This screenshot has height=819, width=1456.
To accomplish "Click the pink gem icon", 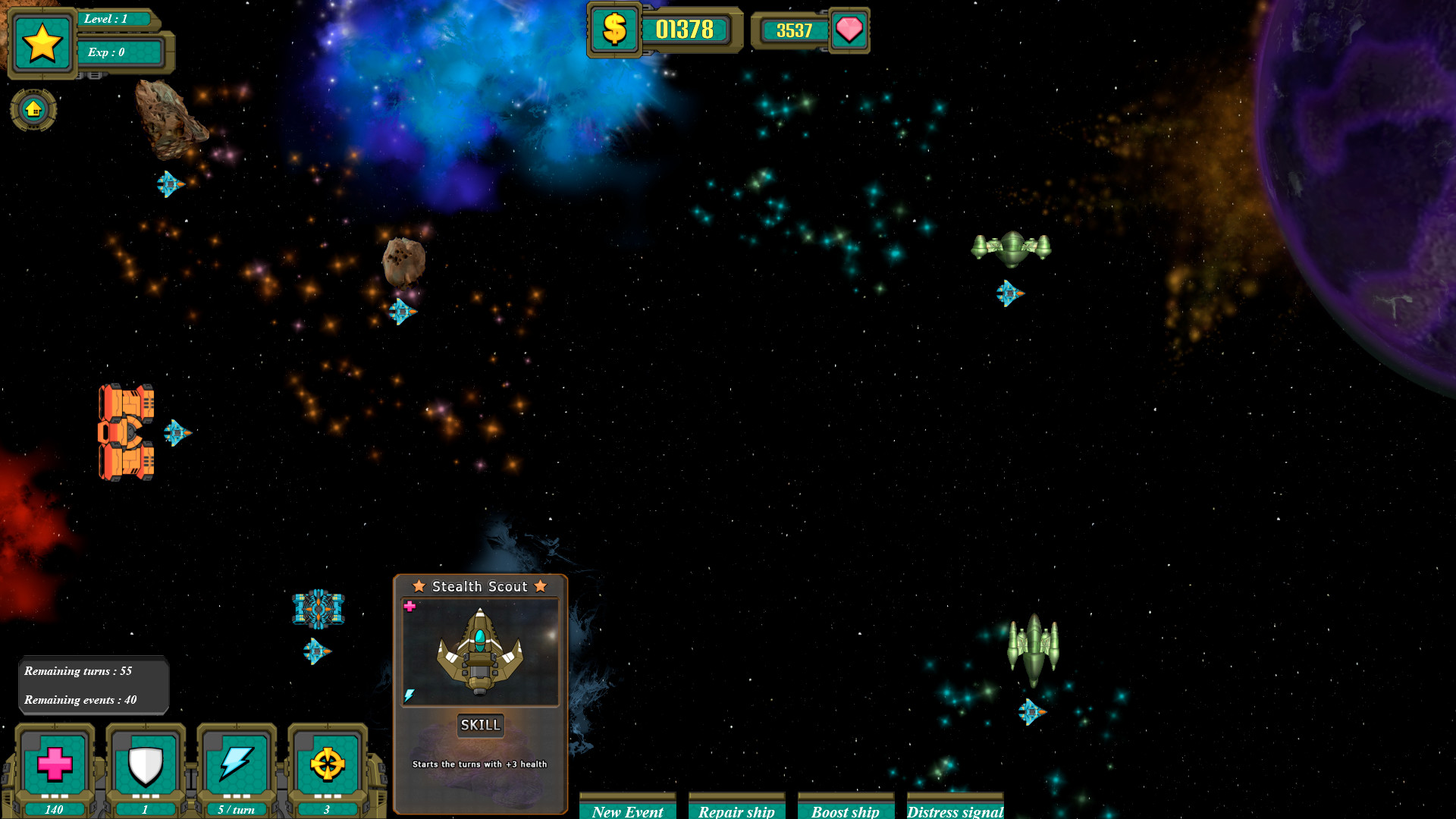I will pos(849,30).
